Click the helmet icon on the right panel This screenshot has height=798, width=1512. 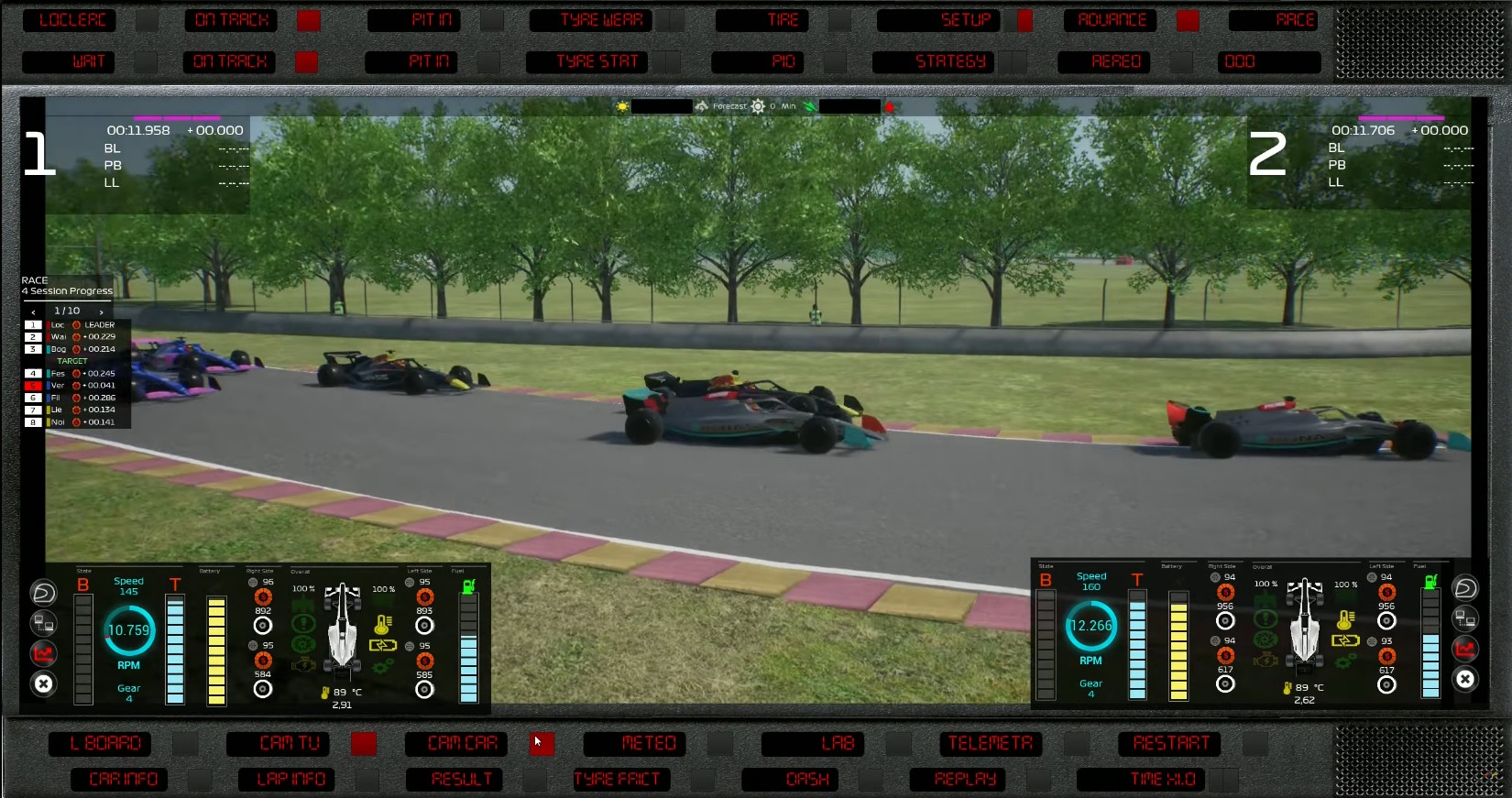[x=1465, y=587]
